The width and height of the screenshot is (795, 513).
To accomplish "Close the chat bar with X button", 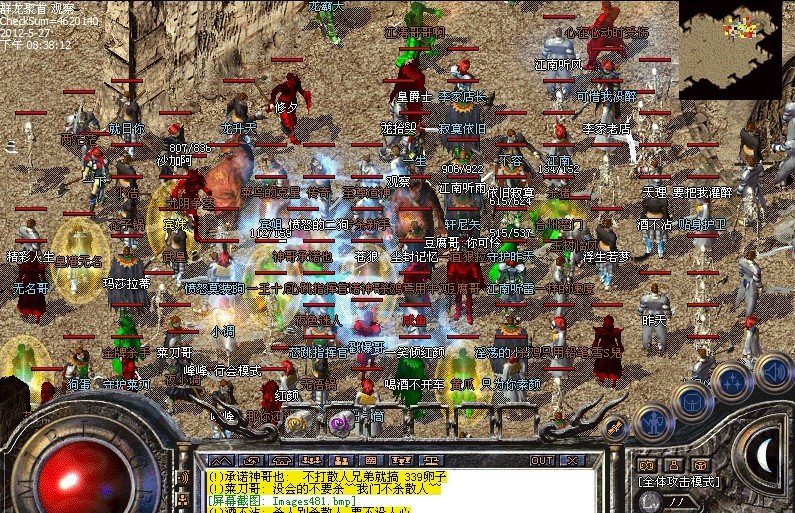I will coord(571,461).
